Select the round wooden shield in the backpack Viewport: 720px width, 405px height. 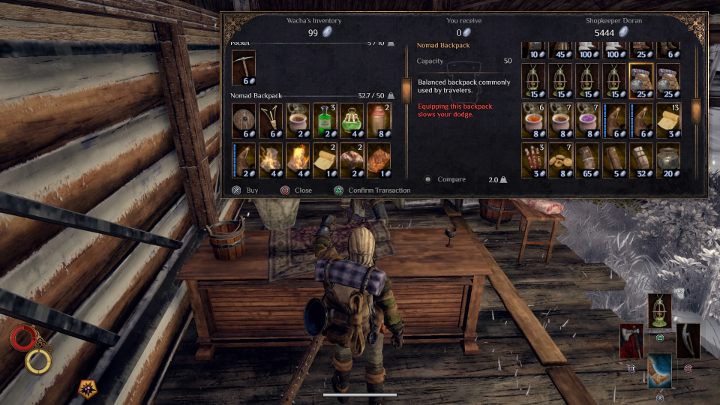click(x=243, y=120)
